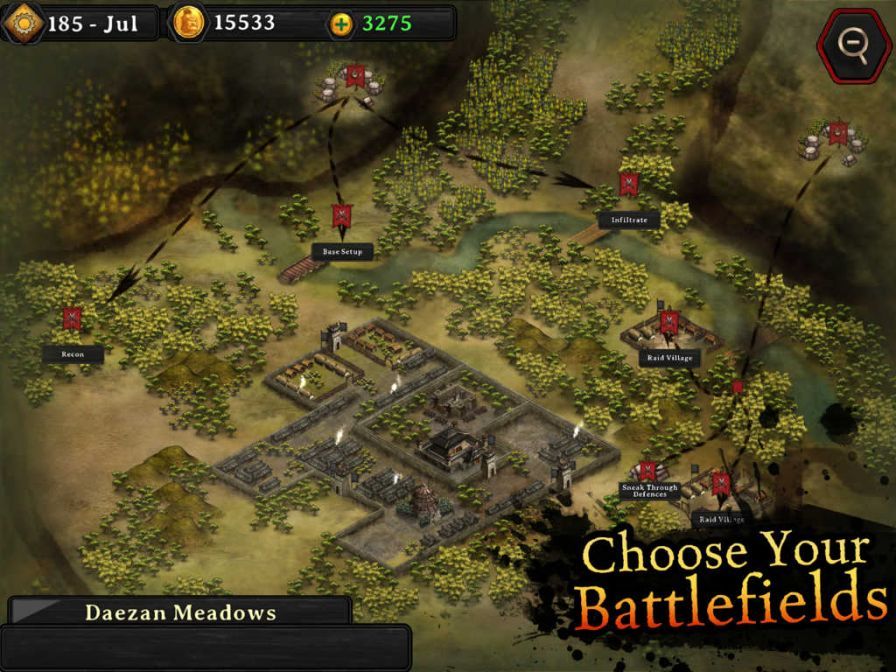Viewport: 896px width, 672px height.
Task: Pick the Sneak Through Defences mission
Action: 648,472
